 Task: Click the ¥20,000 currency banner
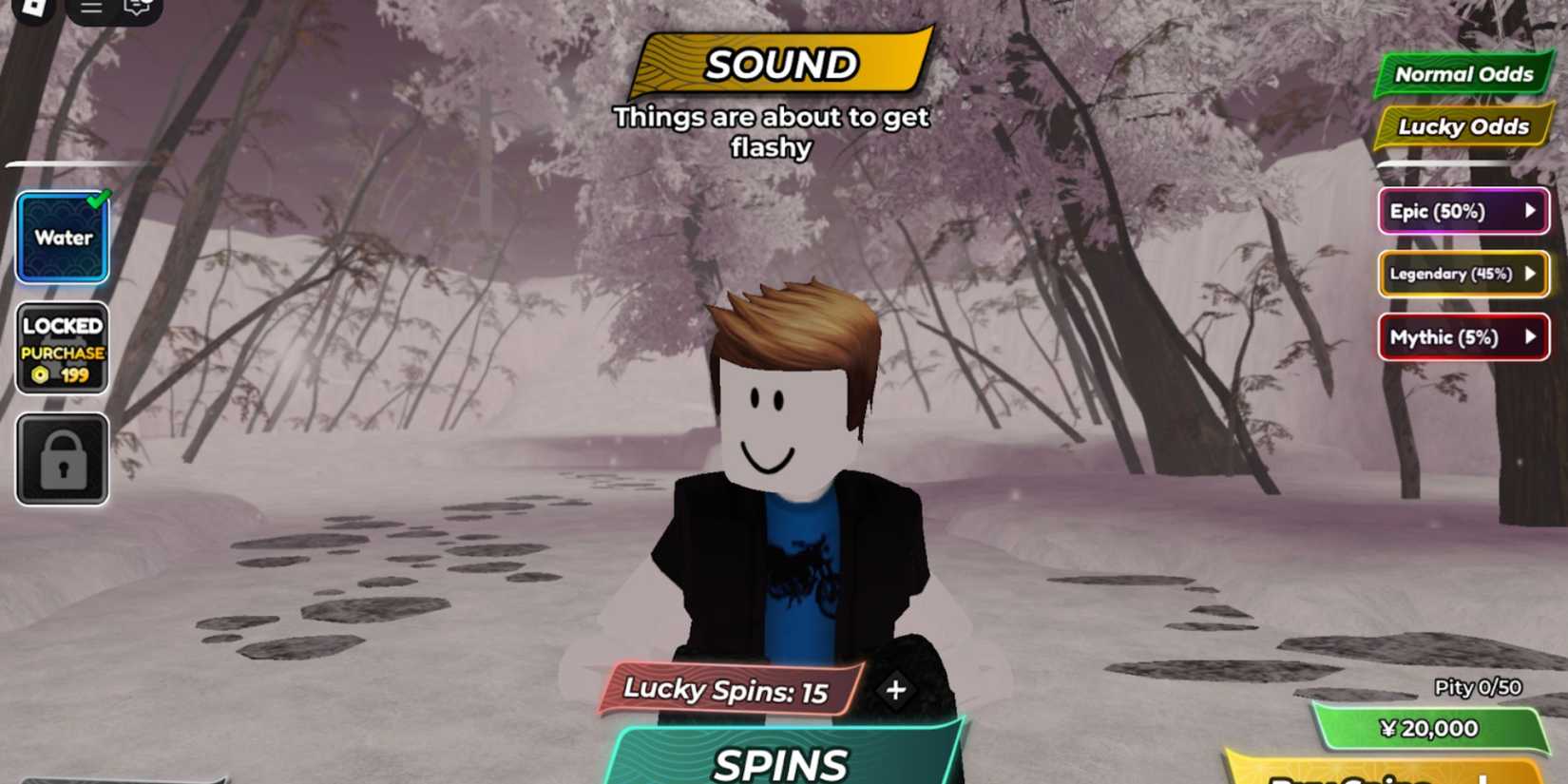1431,728
